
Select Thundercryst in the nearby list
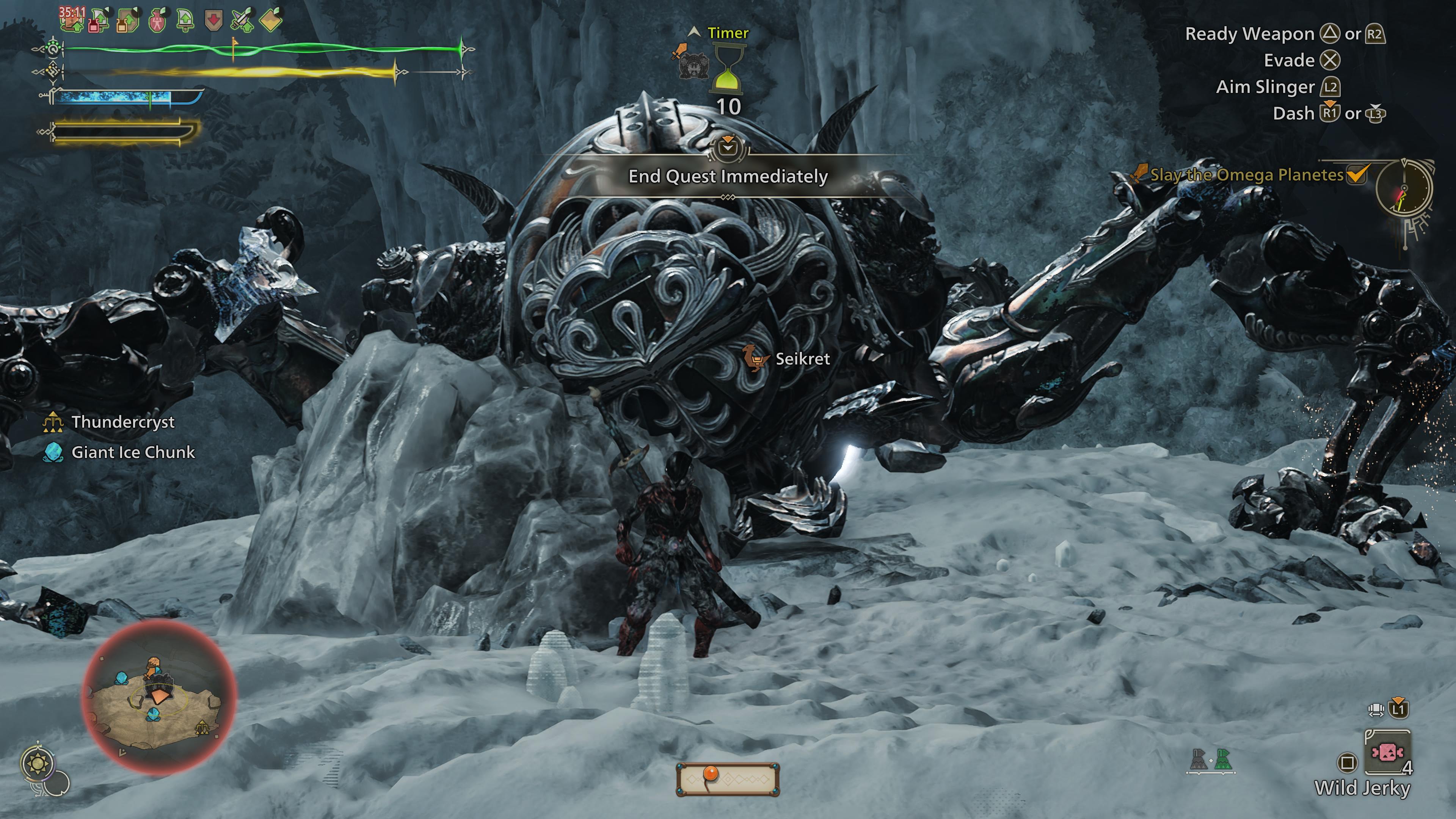click(x=122, y=422)
